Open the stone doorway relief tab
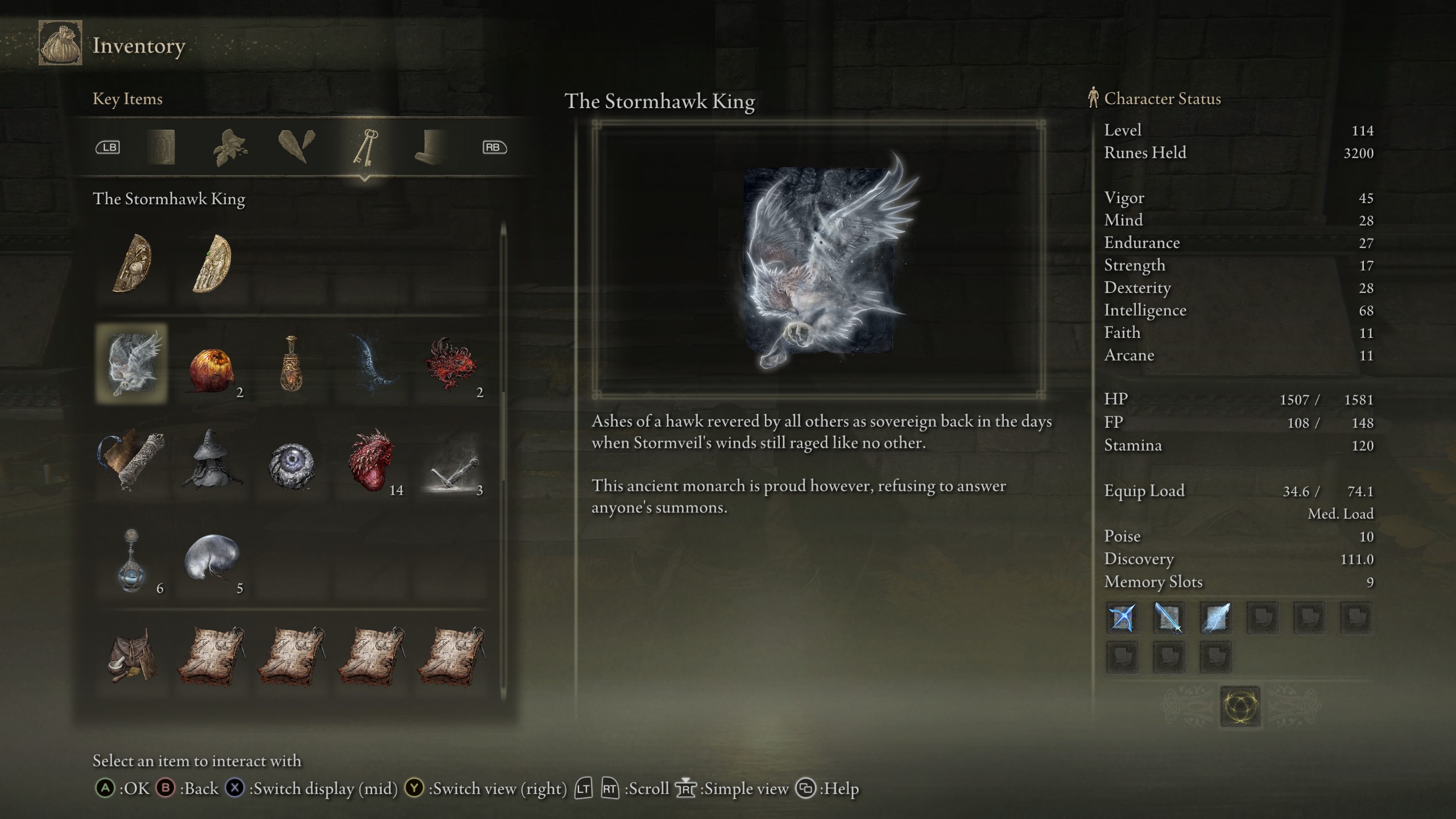Screen dimensions: 1456x819 click(161, 147)
